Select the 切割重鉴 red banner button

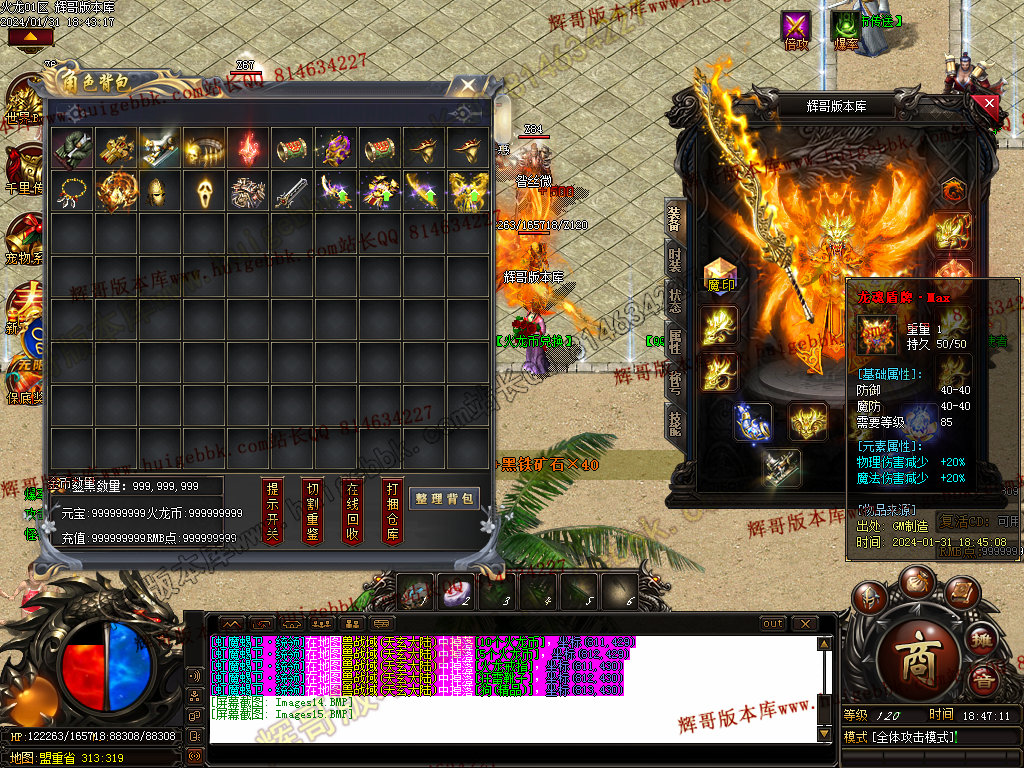coord(312,509)
